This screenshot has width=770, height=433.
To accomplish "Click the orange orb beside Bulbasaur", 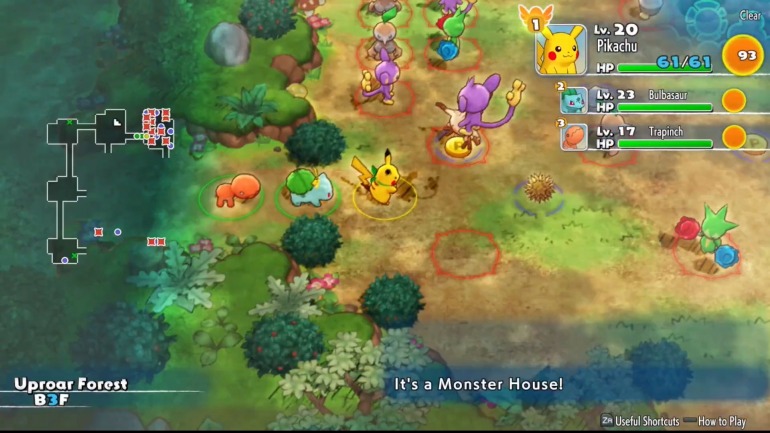I will 734,100.
